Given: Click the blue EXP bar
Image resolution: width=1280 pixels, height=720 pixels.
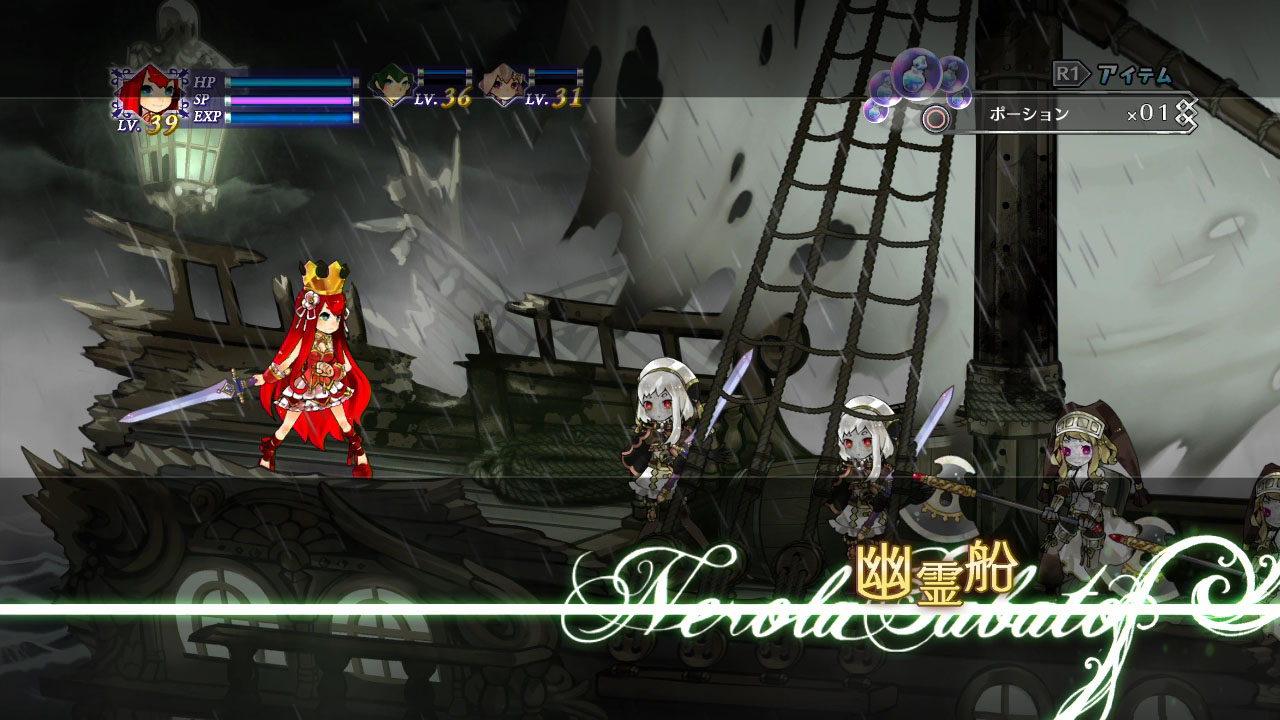Looking at the screenshot, I should point(289,117).
